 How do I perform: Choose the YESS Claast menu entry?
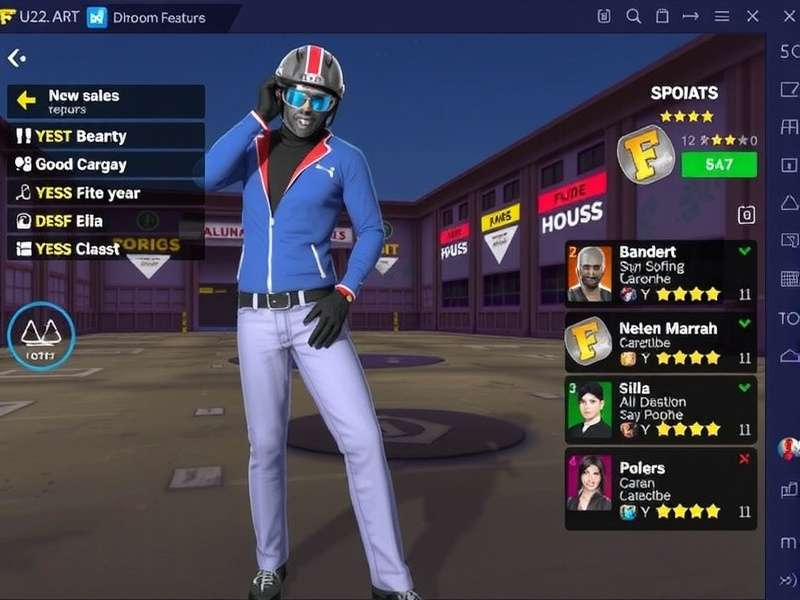105,248
